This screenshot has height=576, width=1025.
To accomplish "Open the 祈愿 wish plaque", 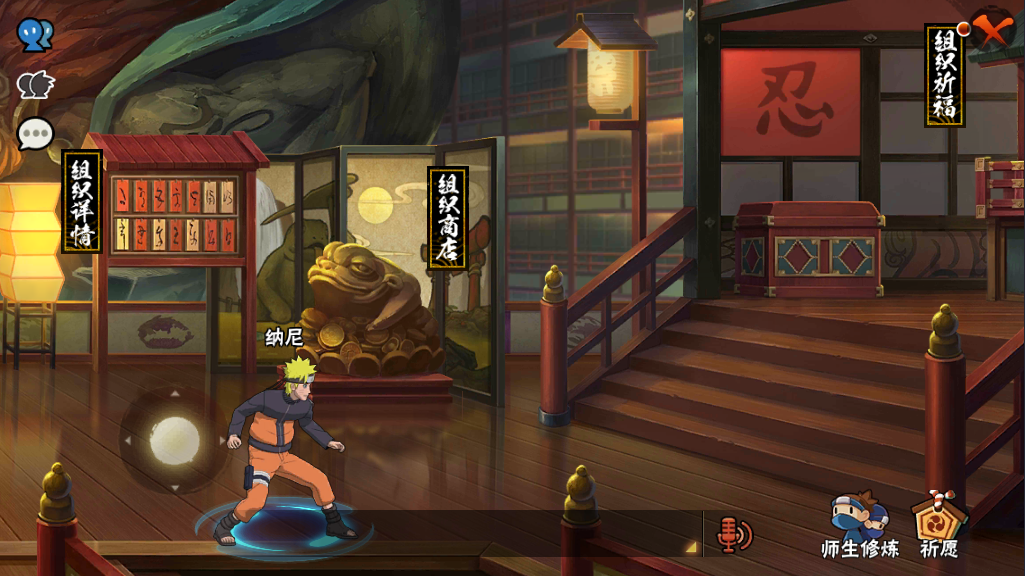I will click(939, 524).
